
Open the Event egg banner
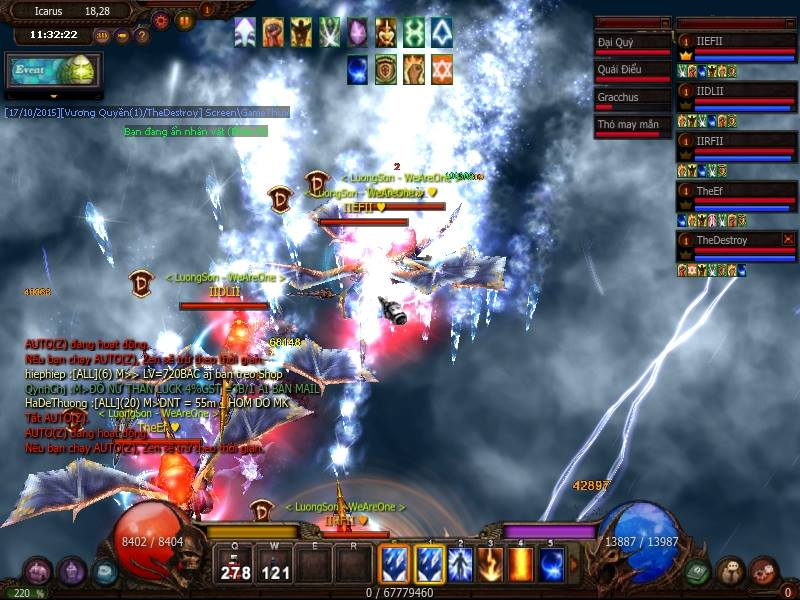[x=53, y=71]
